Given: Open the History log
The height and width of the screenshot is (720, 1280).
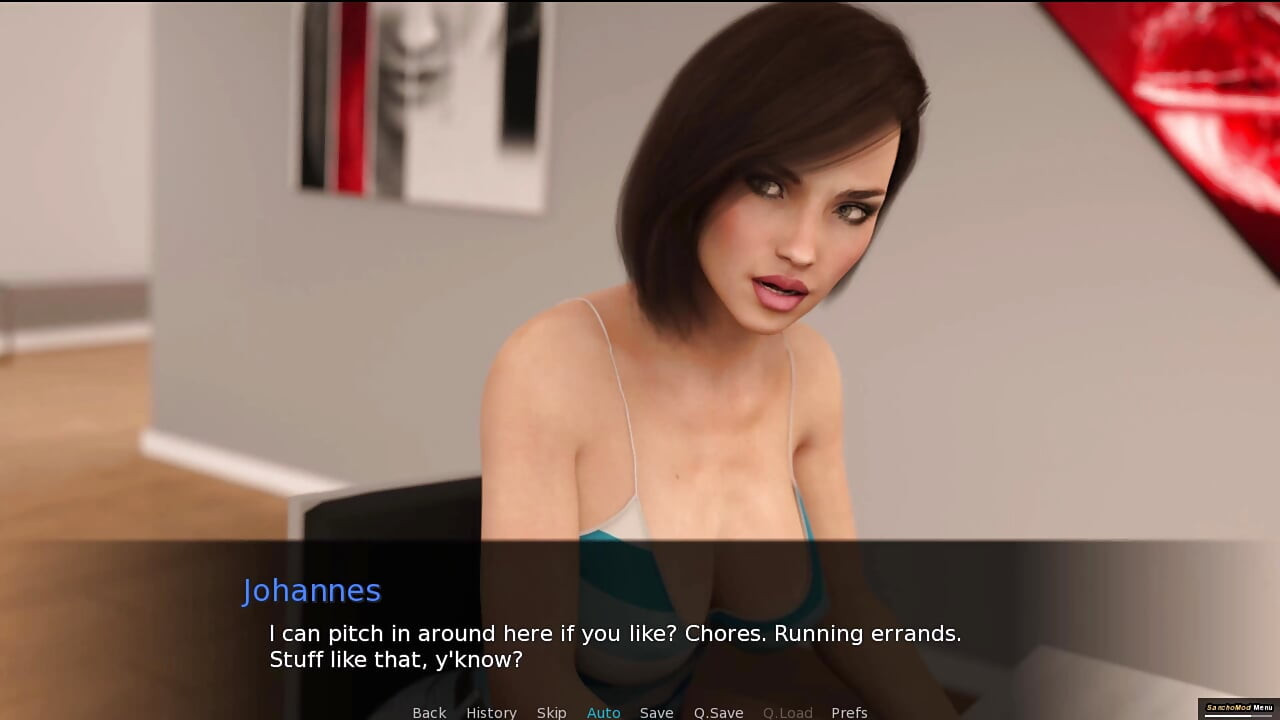Looking at the screenshot, I should pyautogui.click(x=491, y=712).
